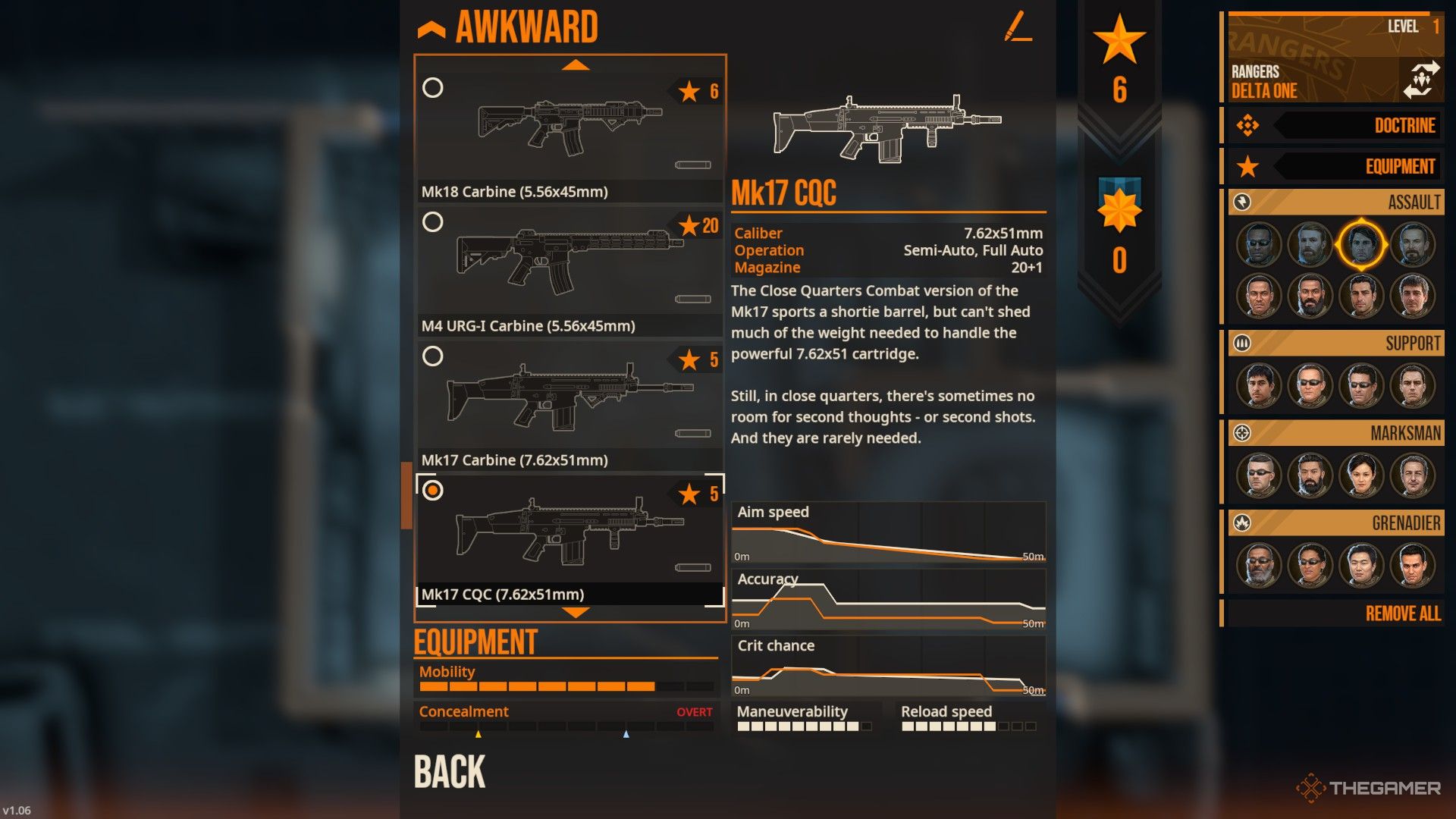The height and width of the screenshot is (819, 1456).
Task: Select the Mk18 Carbine weapon
Action: [x=569, y=129]
